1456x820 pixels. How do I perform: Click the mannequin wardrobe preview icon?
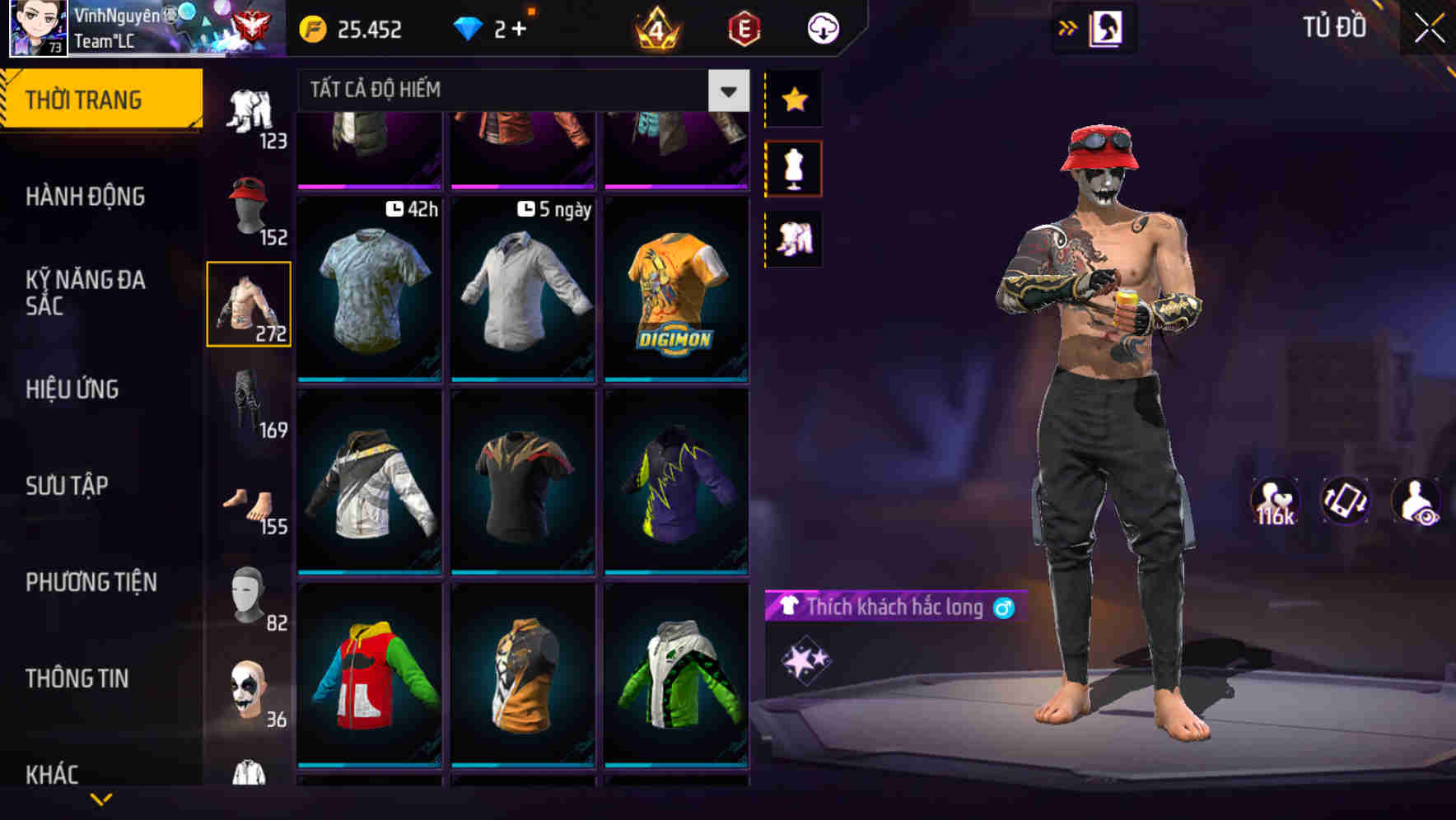tap(793, 166)
